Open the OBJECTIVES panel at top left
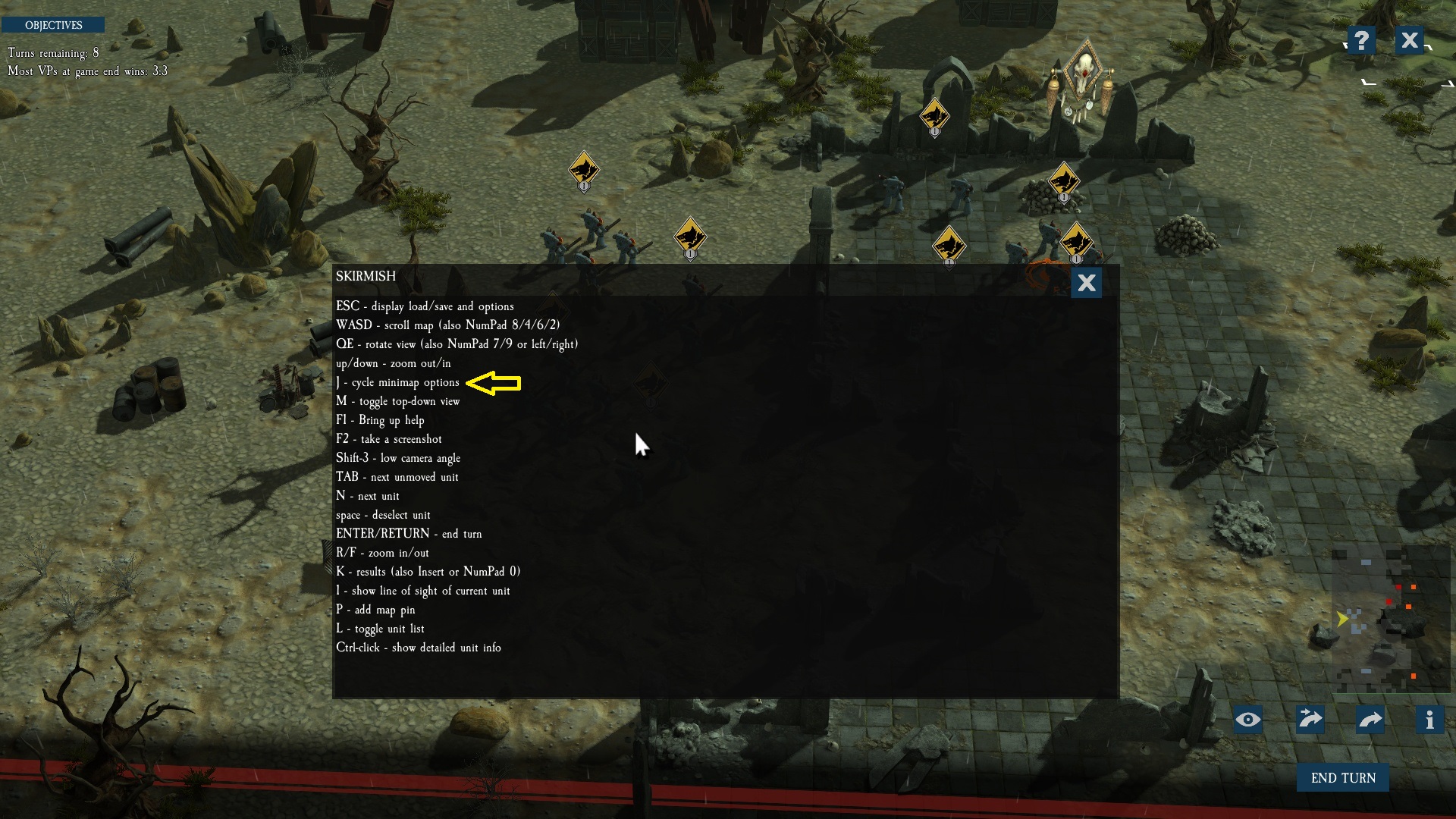Screen dimensions: 1456x819 (x=54, y=24)
